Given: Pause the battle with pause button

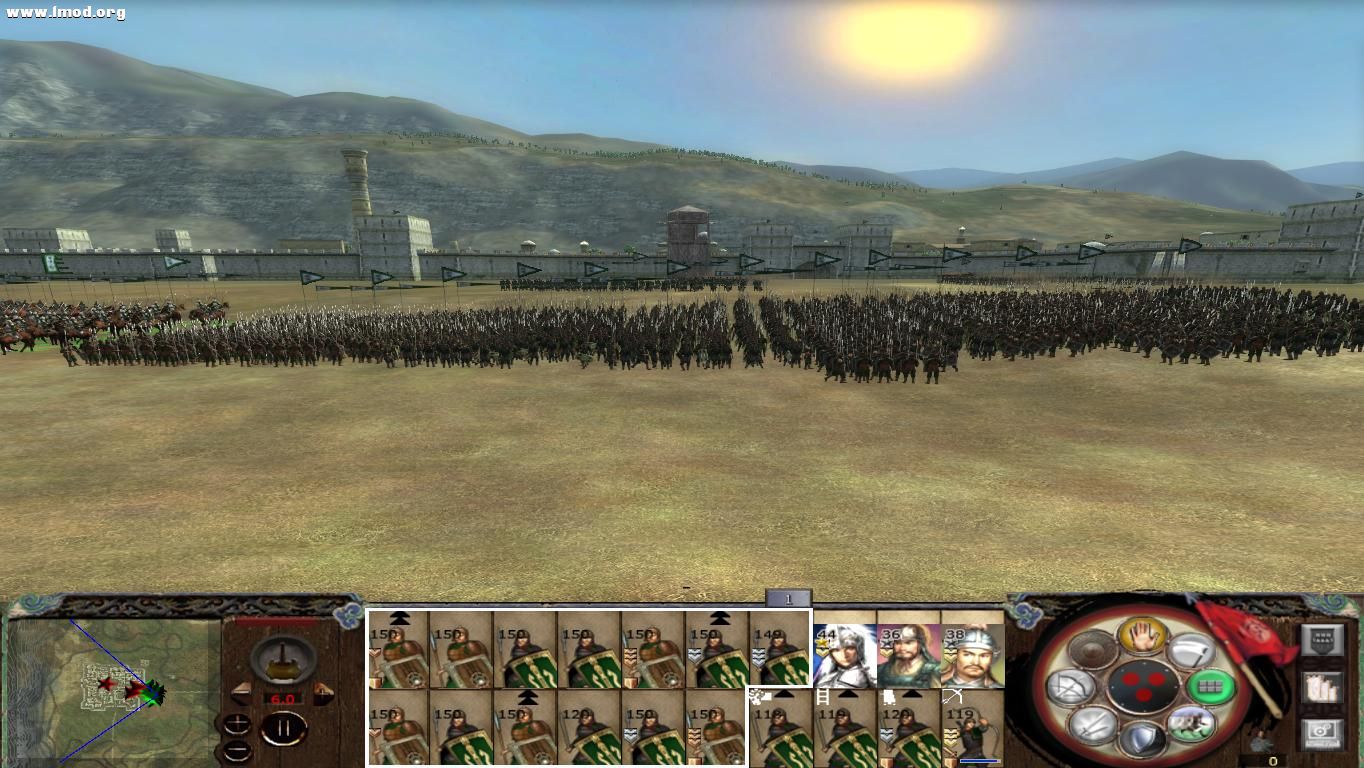Looking at the screenshot, I should [284, 728].
